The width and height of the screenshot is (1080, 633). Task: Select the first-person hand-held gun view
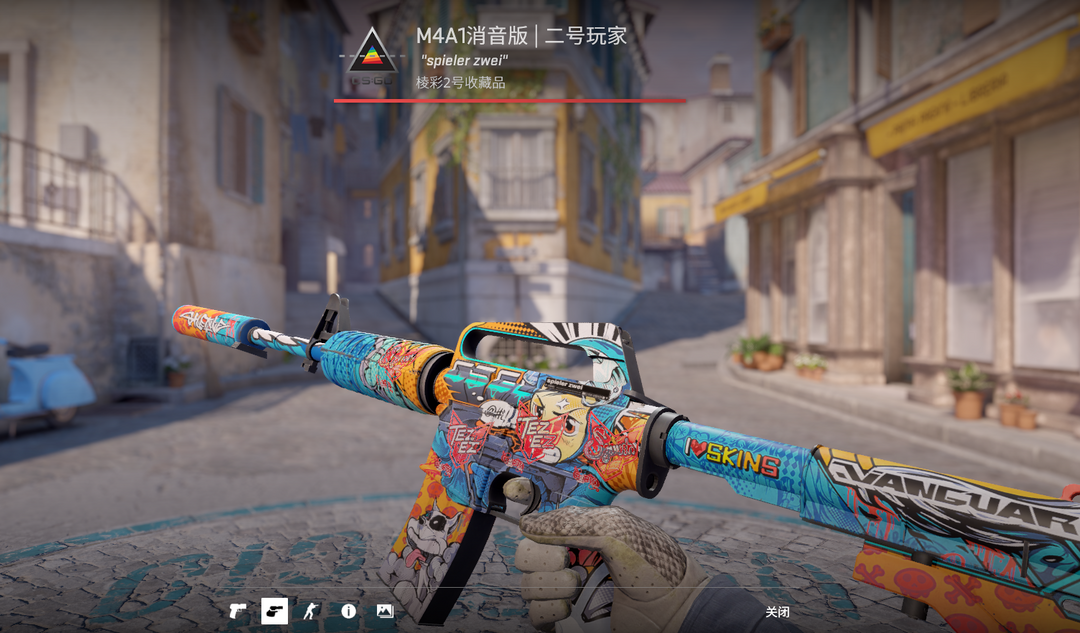pyautogui.click(x=274, y=611)
